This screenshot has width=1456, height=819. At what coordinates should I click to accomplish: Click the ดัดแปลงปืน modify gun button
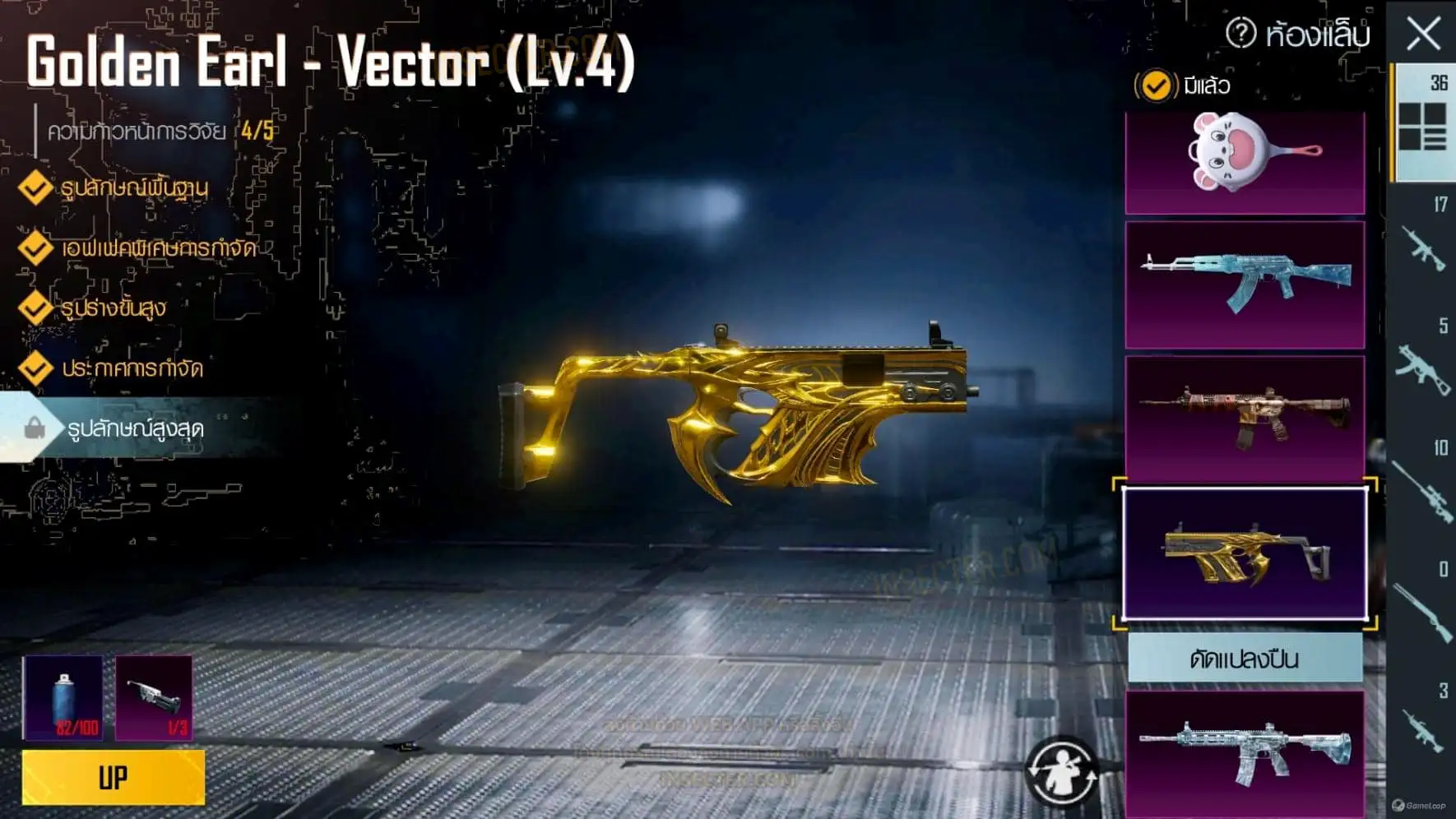tap(1245, 659)
